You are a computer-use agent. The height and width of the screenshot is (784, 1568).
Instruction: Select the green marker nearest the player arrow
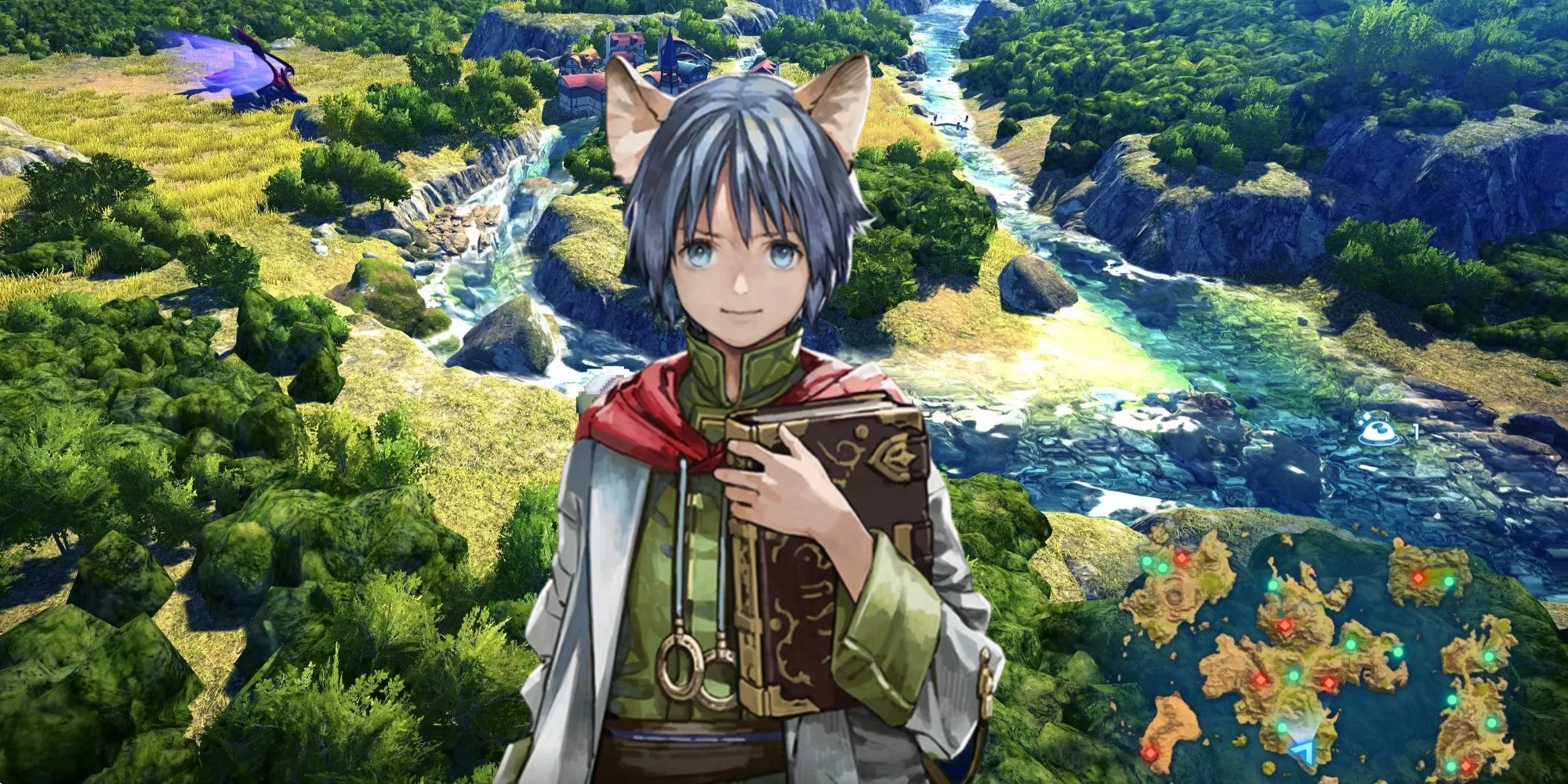(1281, 728)
